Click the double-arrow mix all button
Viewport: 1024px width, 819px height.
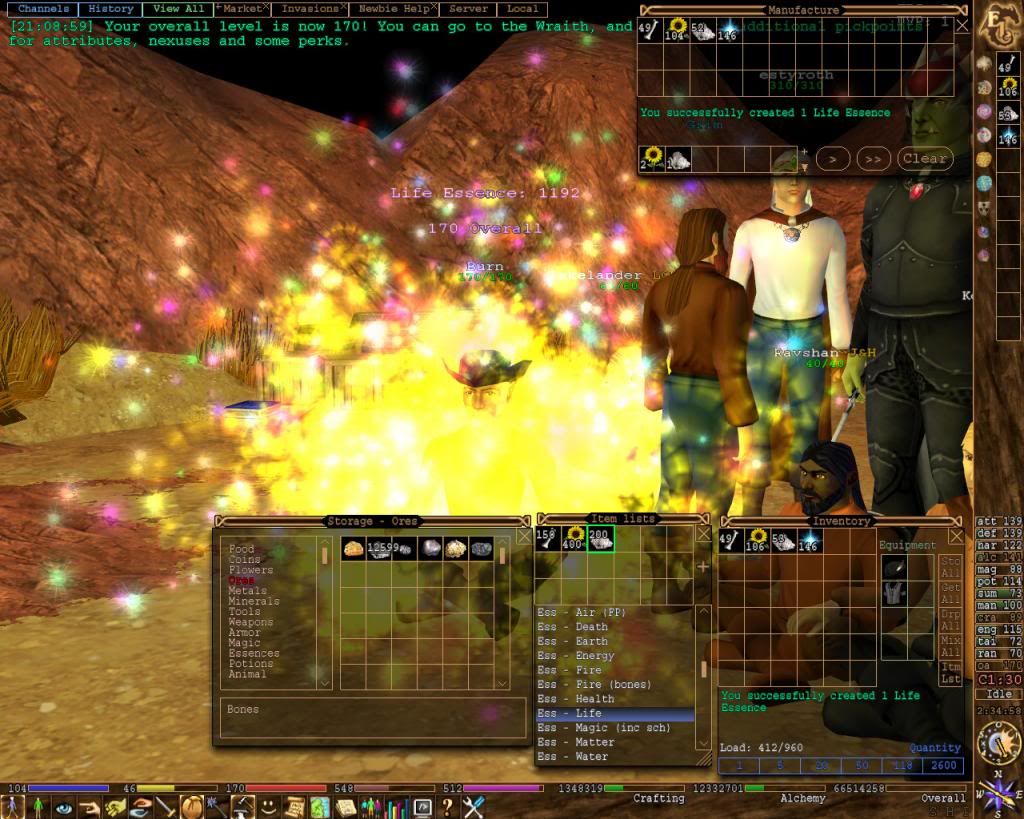[873, 158]
